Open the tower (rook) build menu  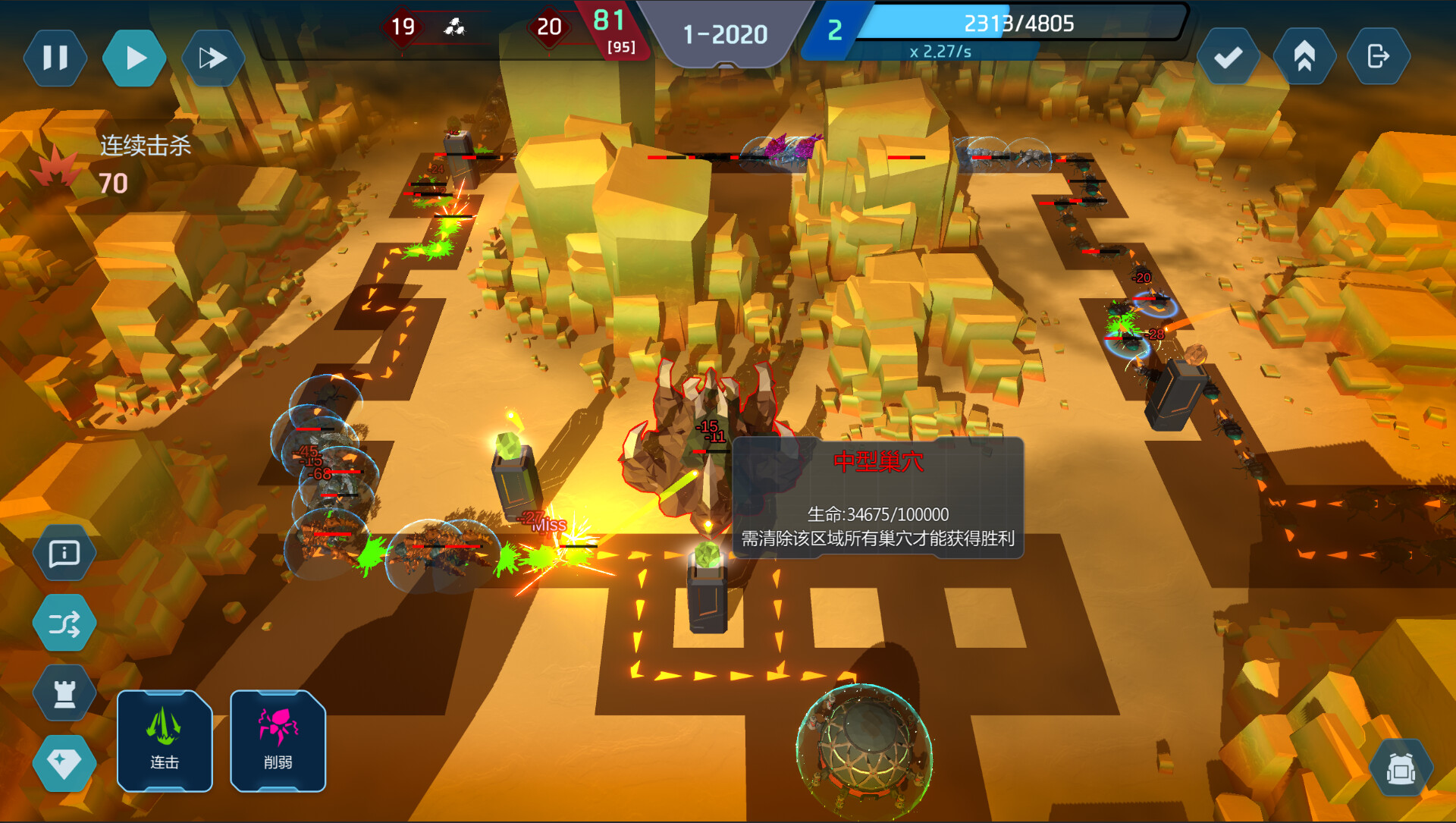[64, 693]
